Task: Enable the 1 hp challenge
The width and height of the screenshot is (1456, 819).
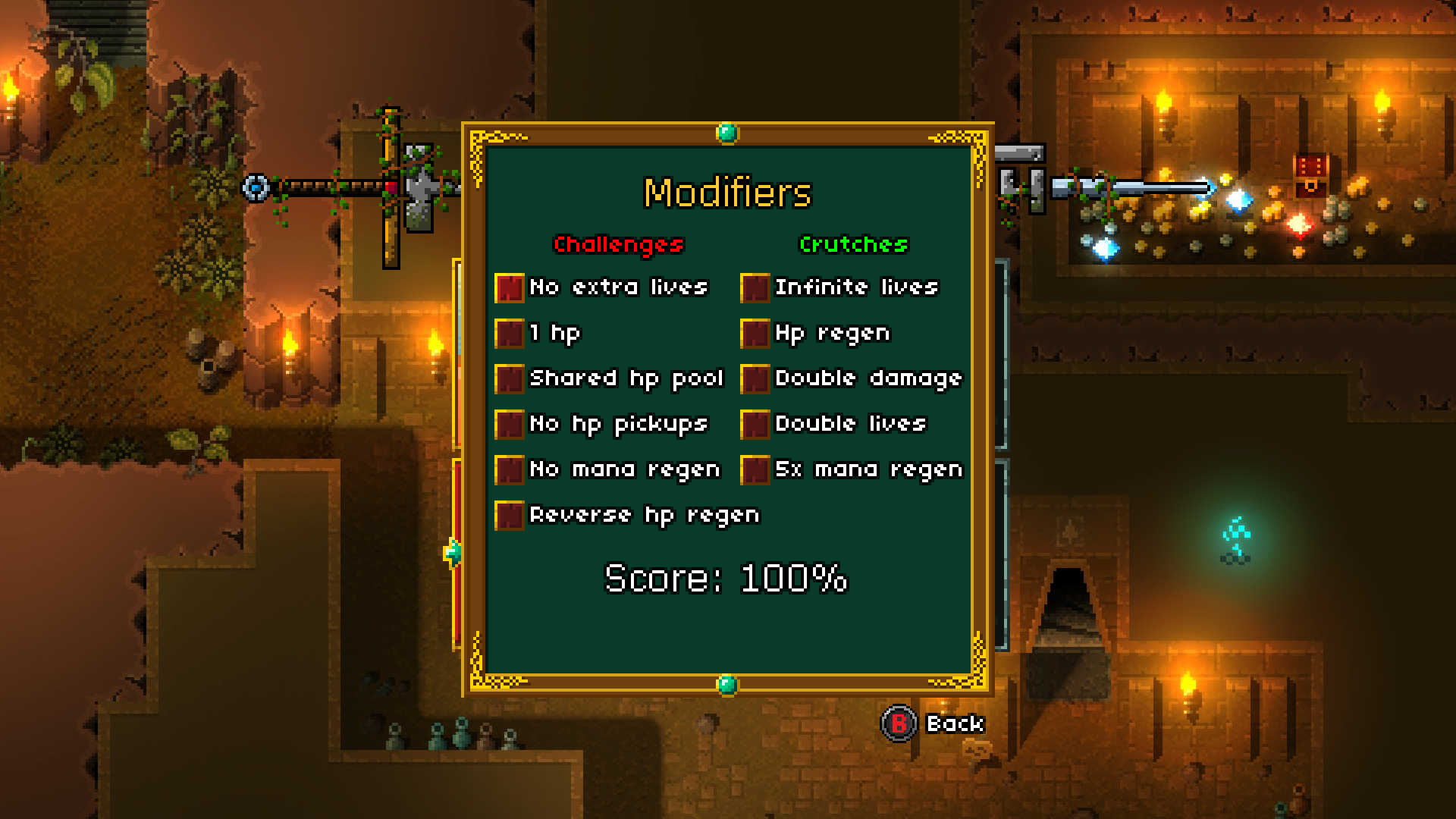Action: click(x=509, y=333)
